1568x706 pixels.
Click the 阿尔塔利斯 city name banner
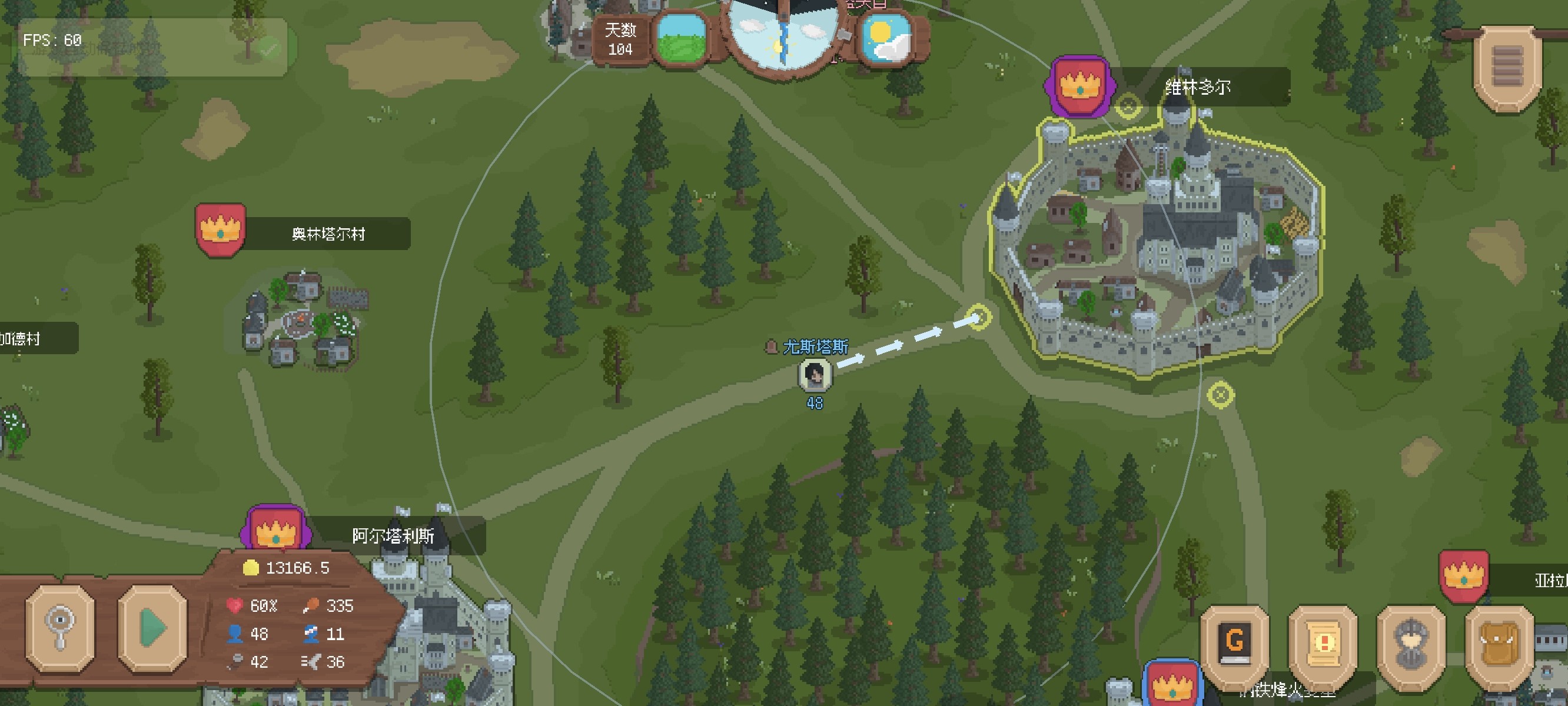tap(393, 535)
